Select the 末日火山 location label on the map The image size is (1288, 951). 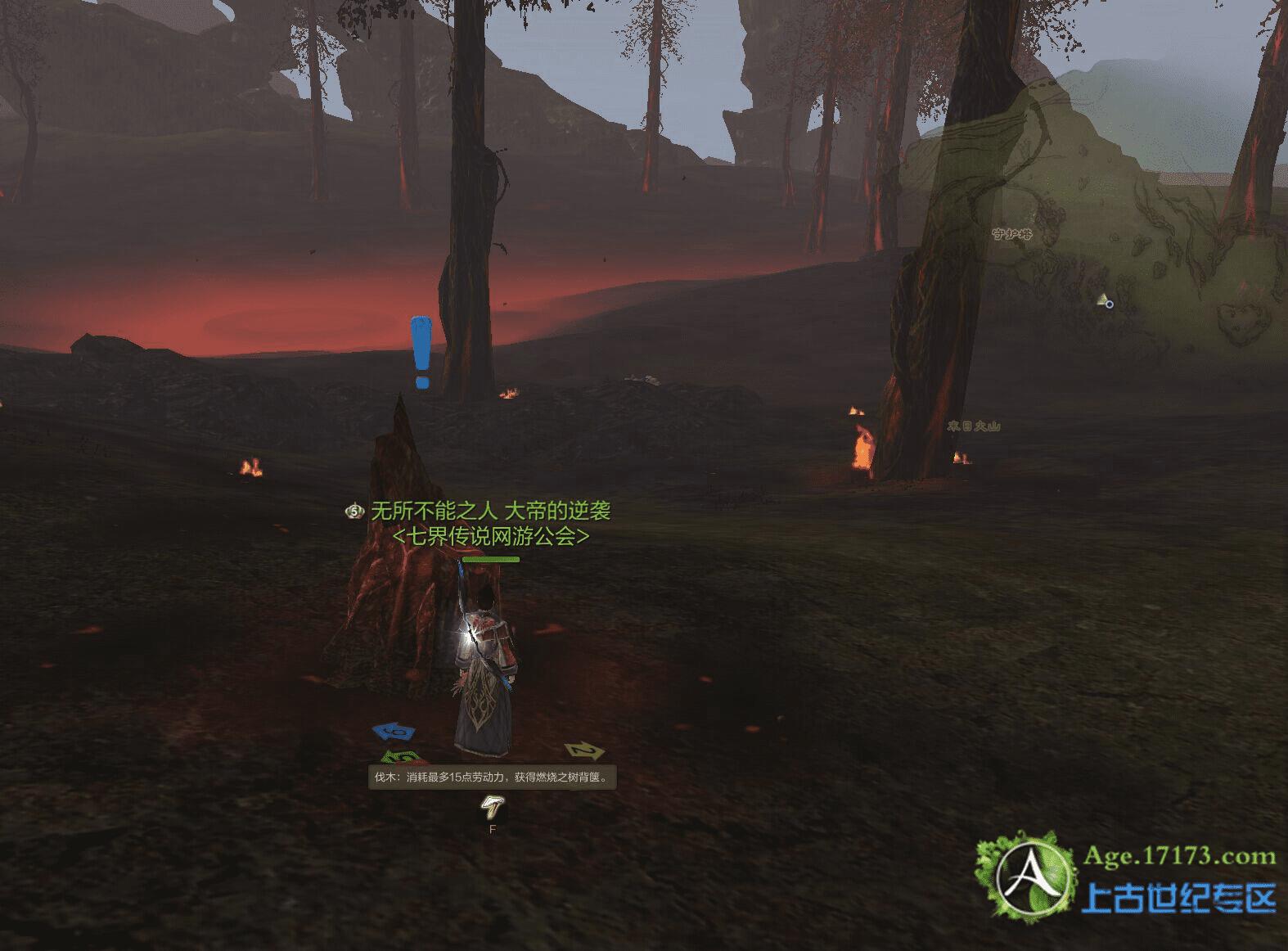[973, 426]
